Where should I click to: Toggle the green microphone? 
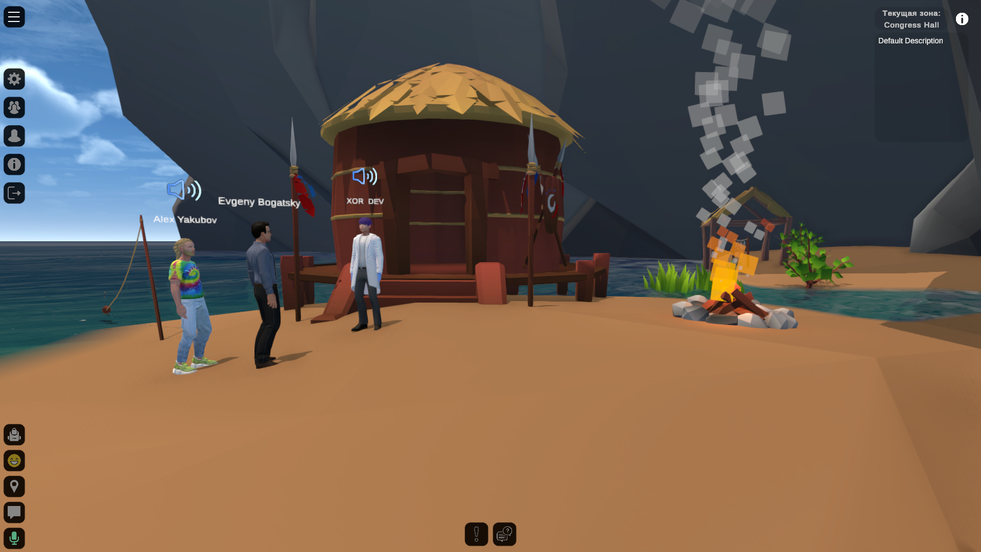pos(14,538)
